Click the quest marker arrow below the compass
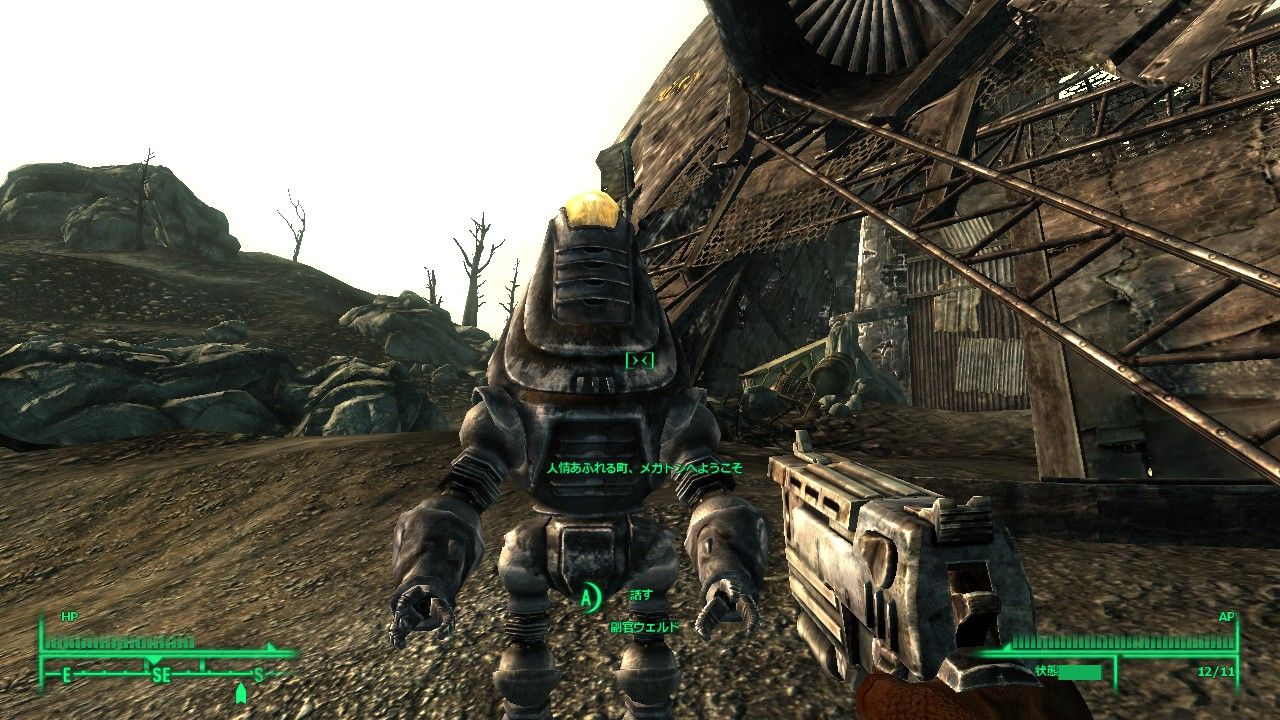 (x=242, y=693)
